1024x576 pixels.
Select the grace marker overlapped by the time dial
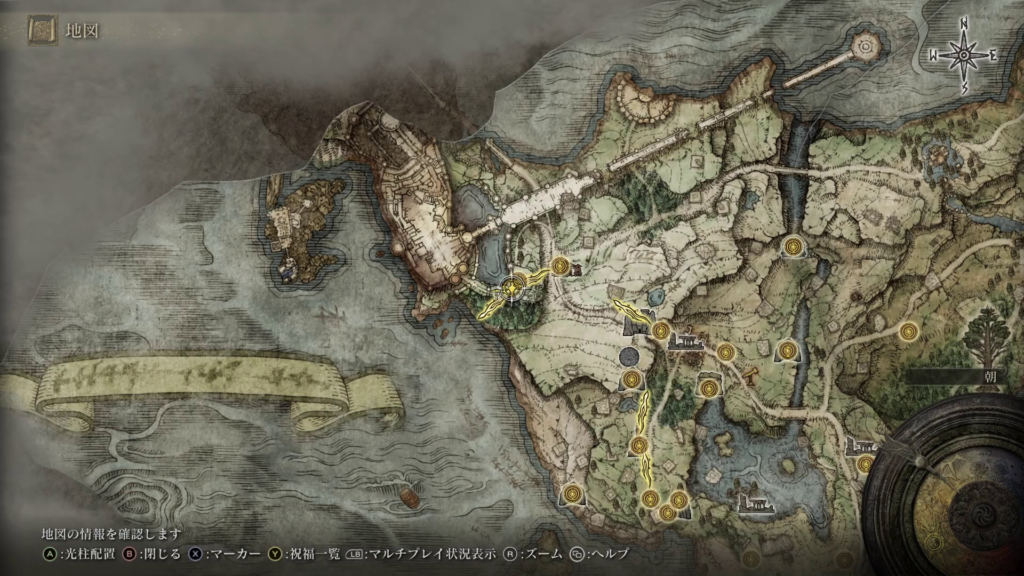click(865, 464)
